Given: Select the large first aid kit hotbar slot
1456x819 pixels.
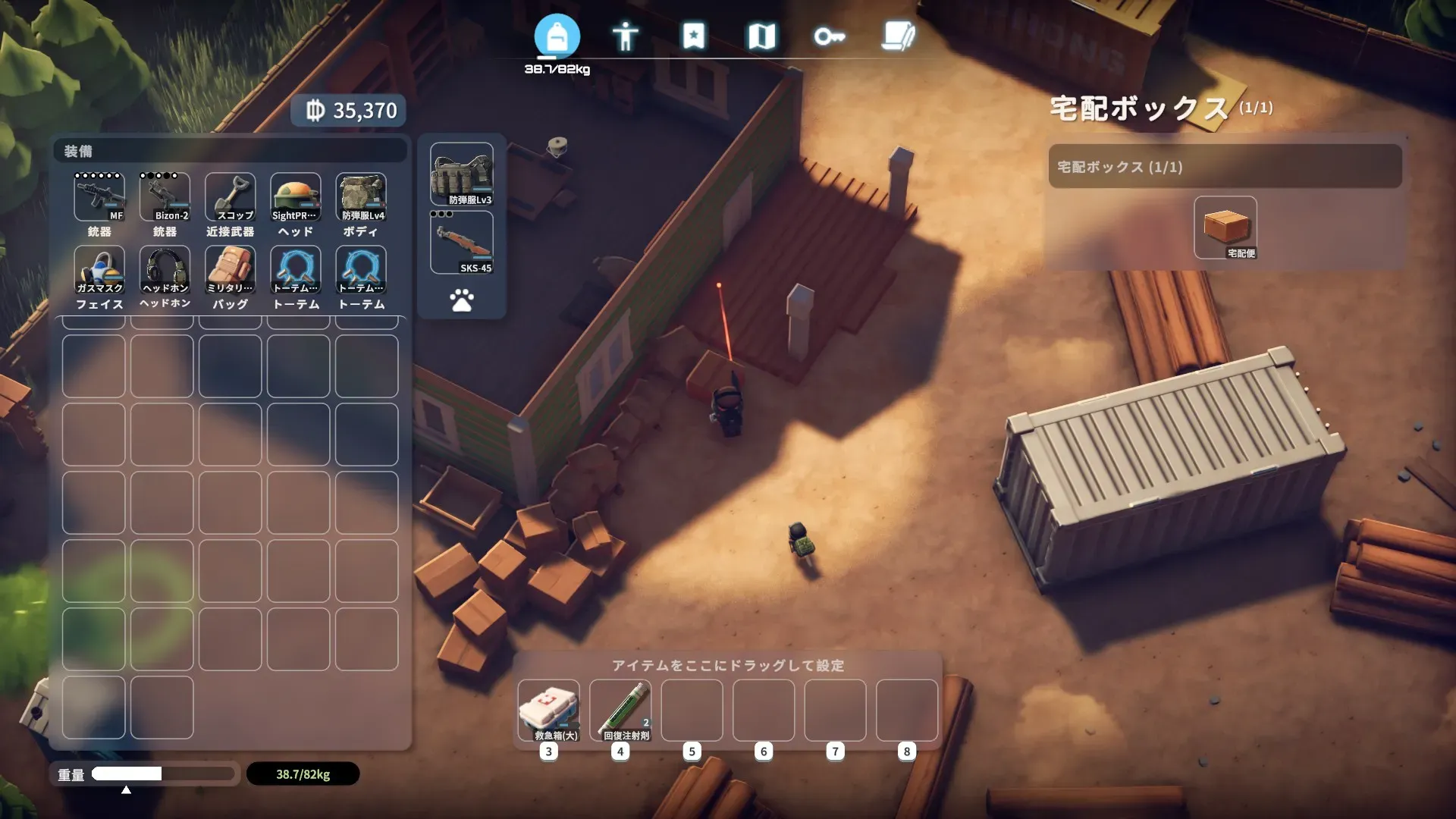Looking at the screenshot, I should click(548, 711).
